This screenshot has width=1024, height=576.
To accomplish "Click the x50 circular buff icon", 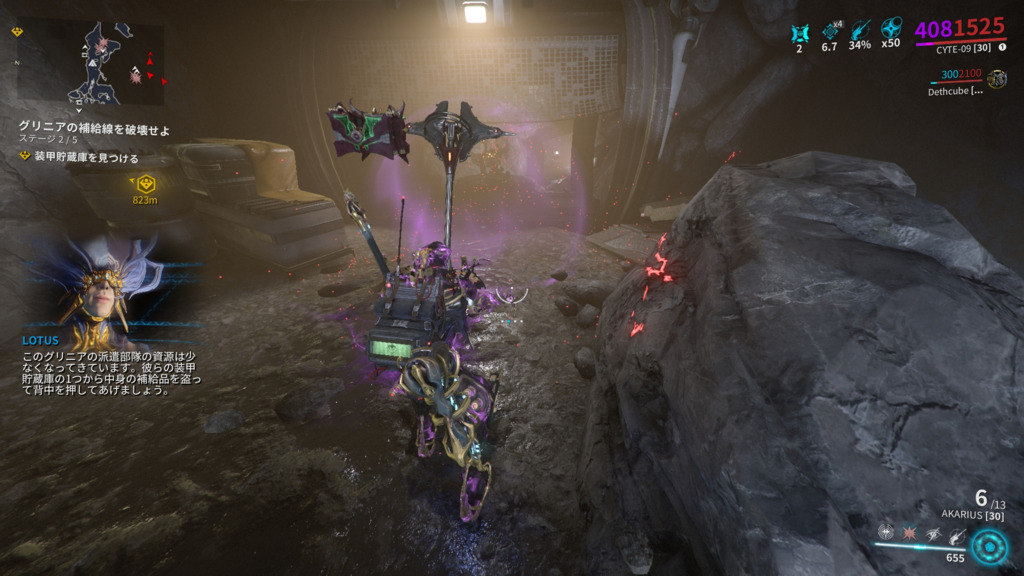I will pyautogui.click(x=891, y=31).
